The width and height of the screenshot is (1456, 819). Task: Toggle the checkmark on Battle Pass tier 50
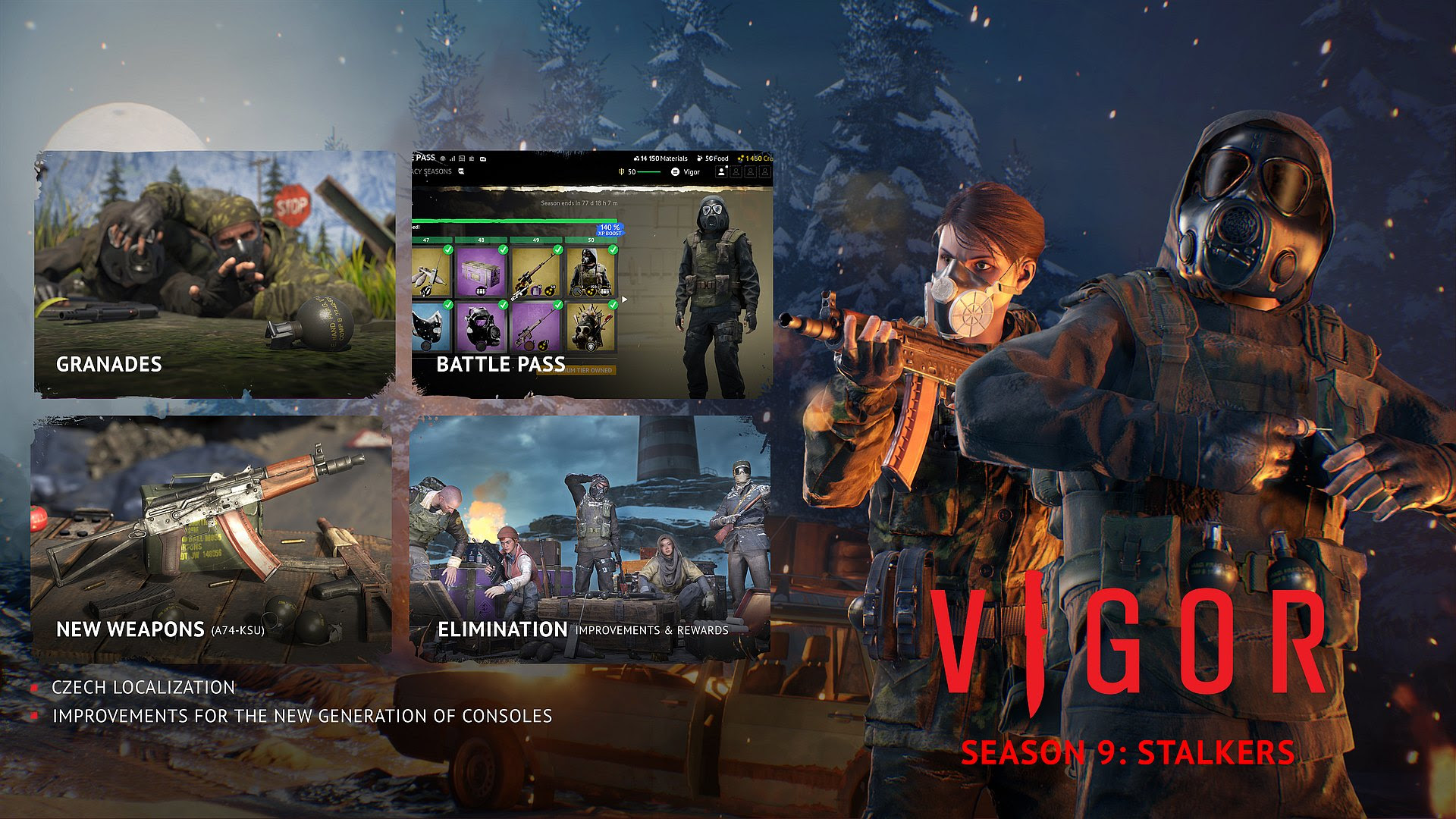tap(613, 250)
